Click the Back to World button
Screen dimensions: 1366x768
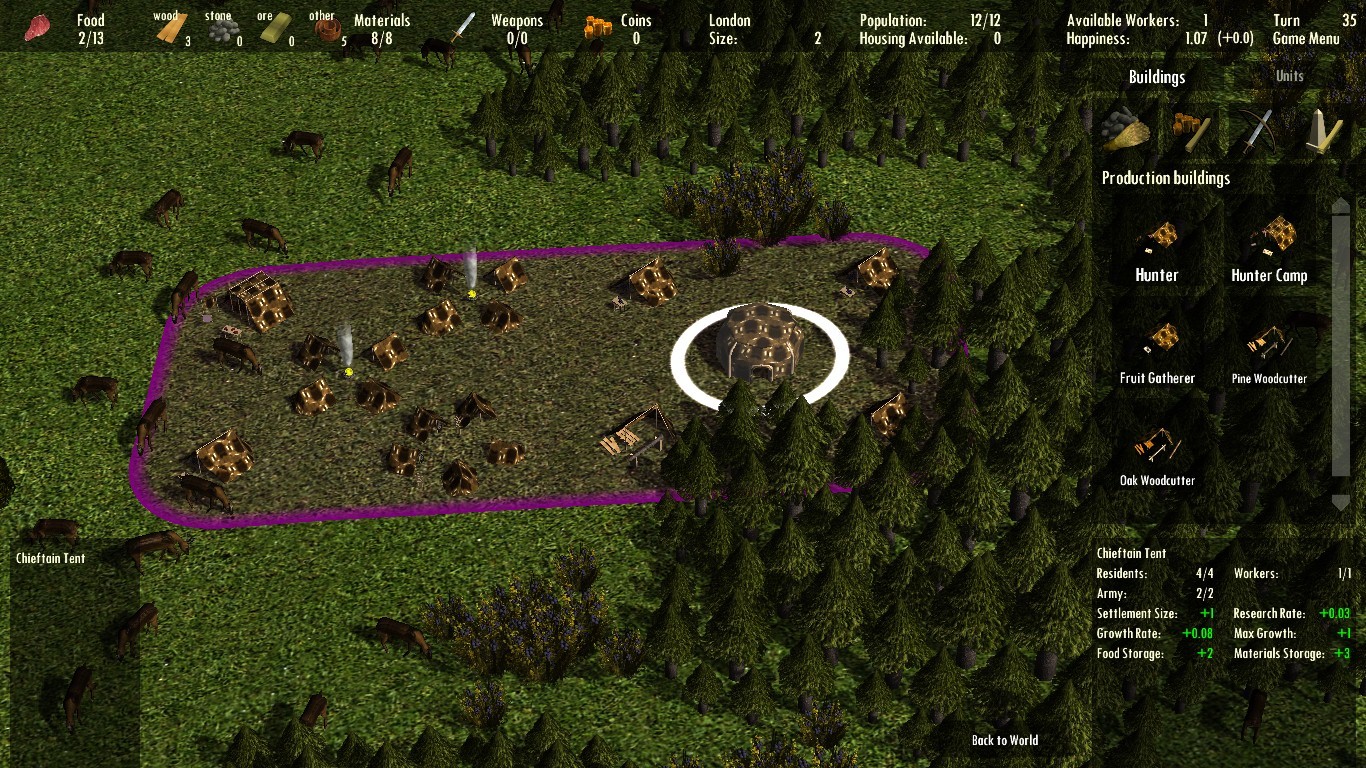(x=1004, y=740)
